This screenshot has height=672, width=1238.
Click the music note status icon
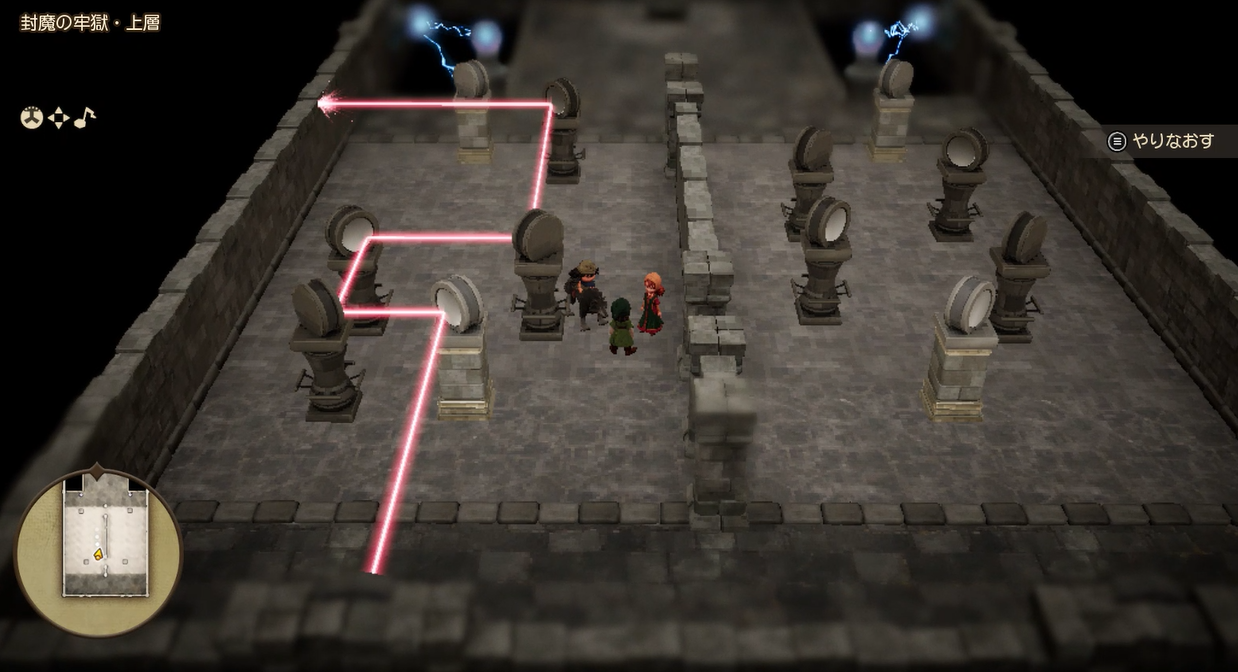point(85,118)
